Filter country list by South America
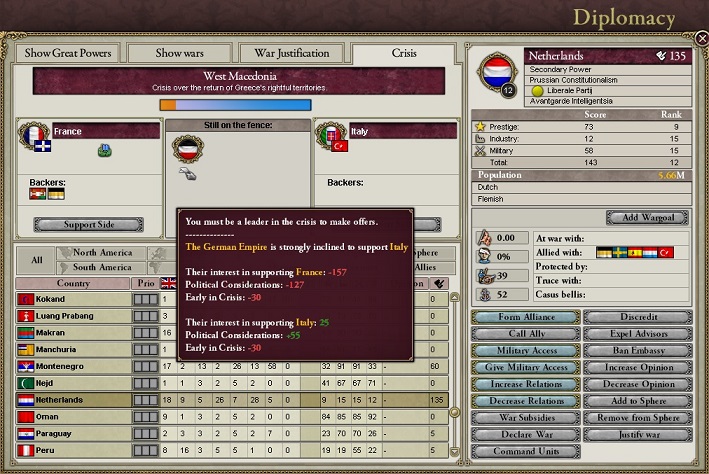Viewport: 709px width, 474px height. pyautogui.click(x=103, y=267)
